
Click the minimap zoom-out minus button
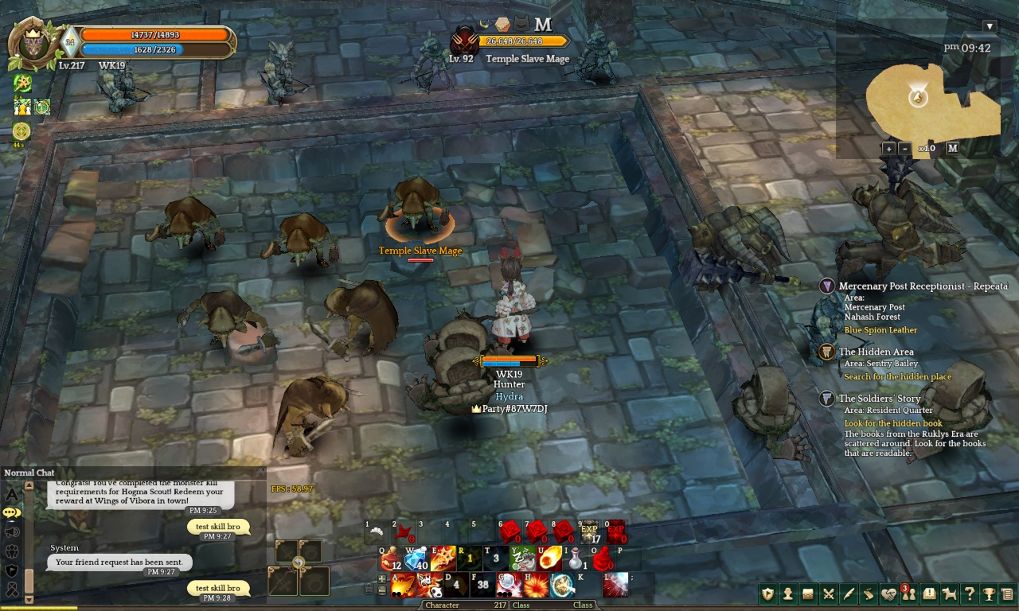point(904,148)
